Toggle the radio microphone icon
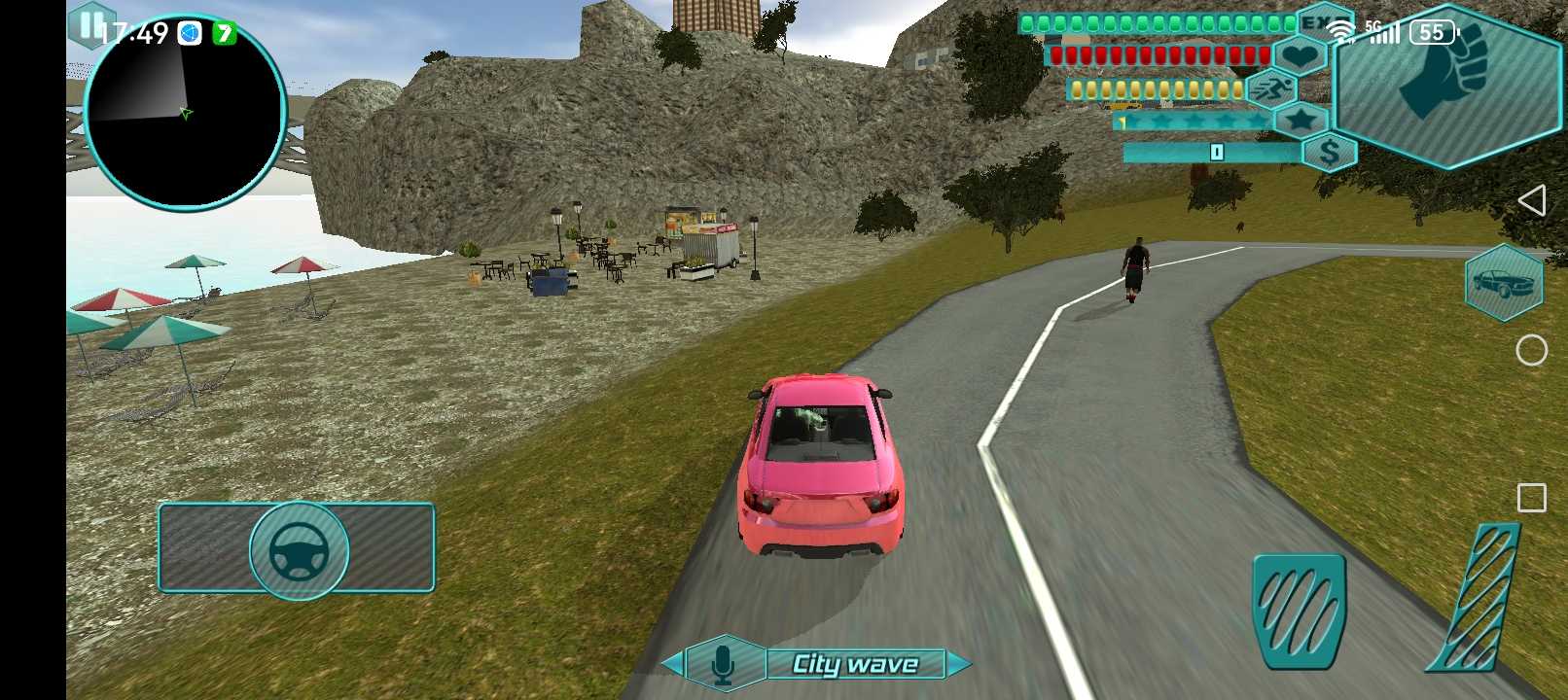This screenshot has width=1568, height=700. 723,664
